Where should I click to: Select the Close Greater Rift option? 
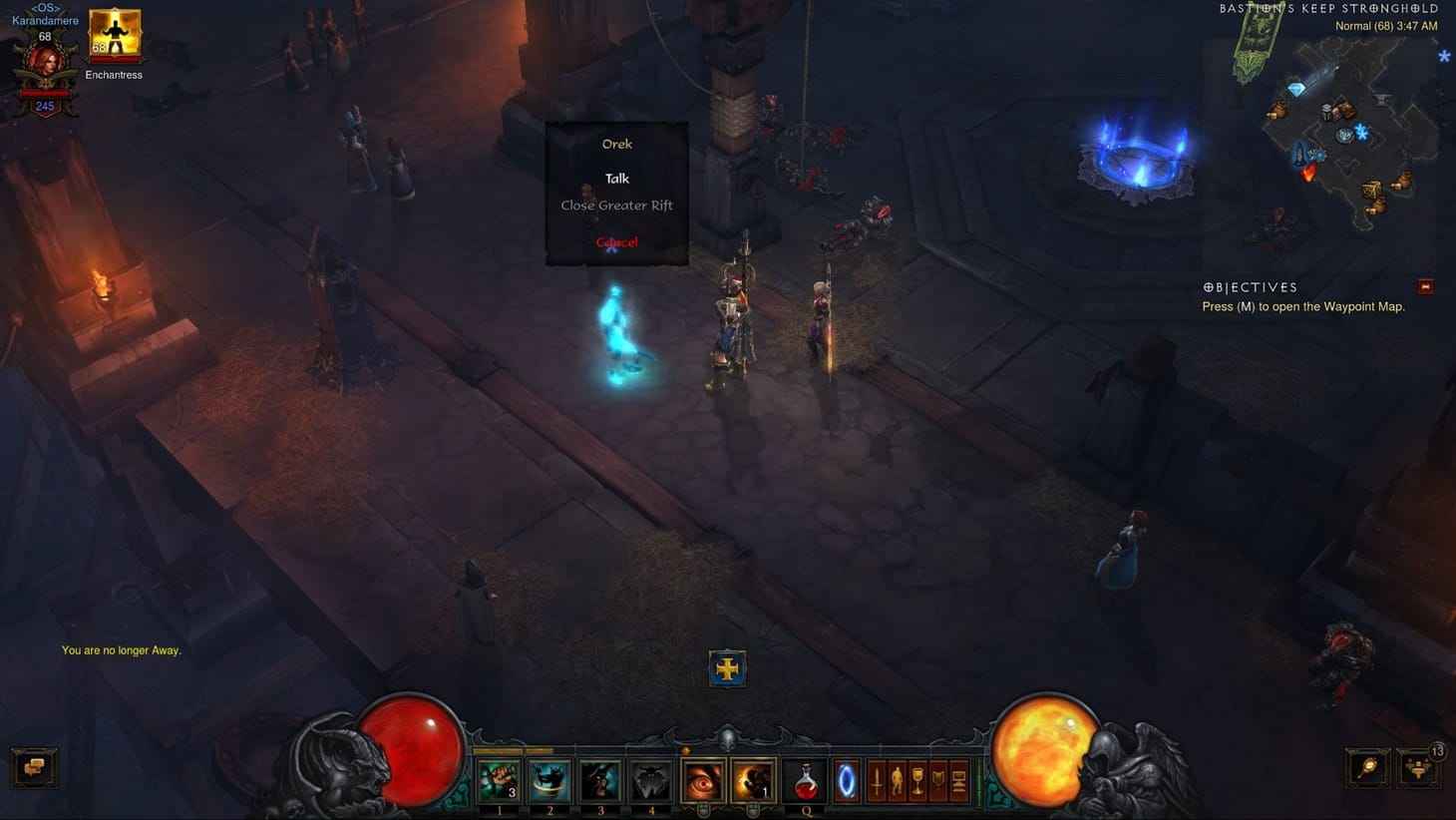pos(616,205)
